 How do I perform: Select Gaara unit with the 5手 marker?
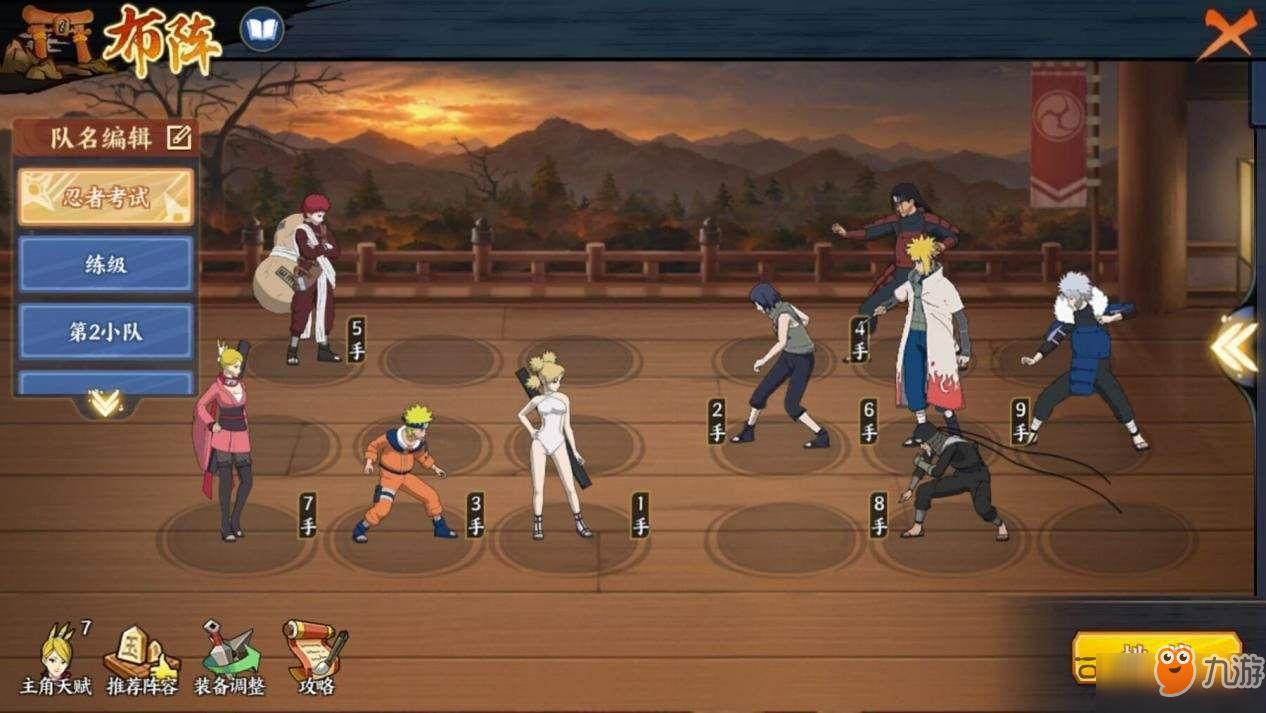tap(304, 280)
